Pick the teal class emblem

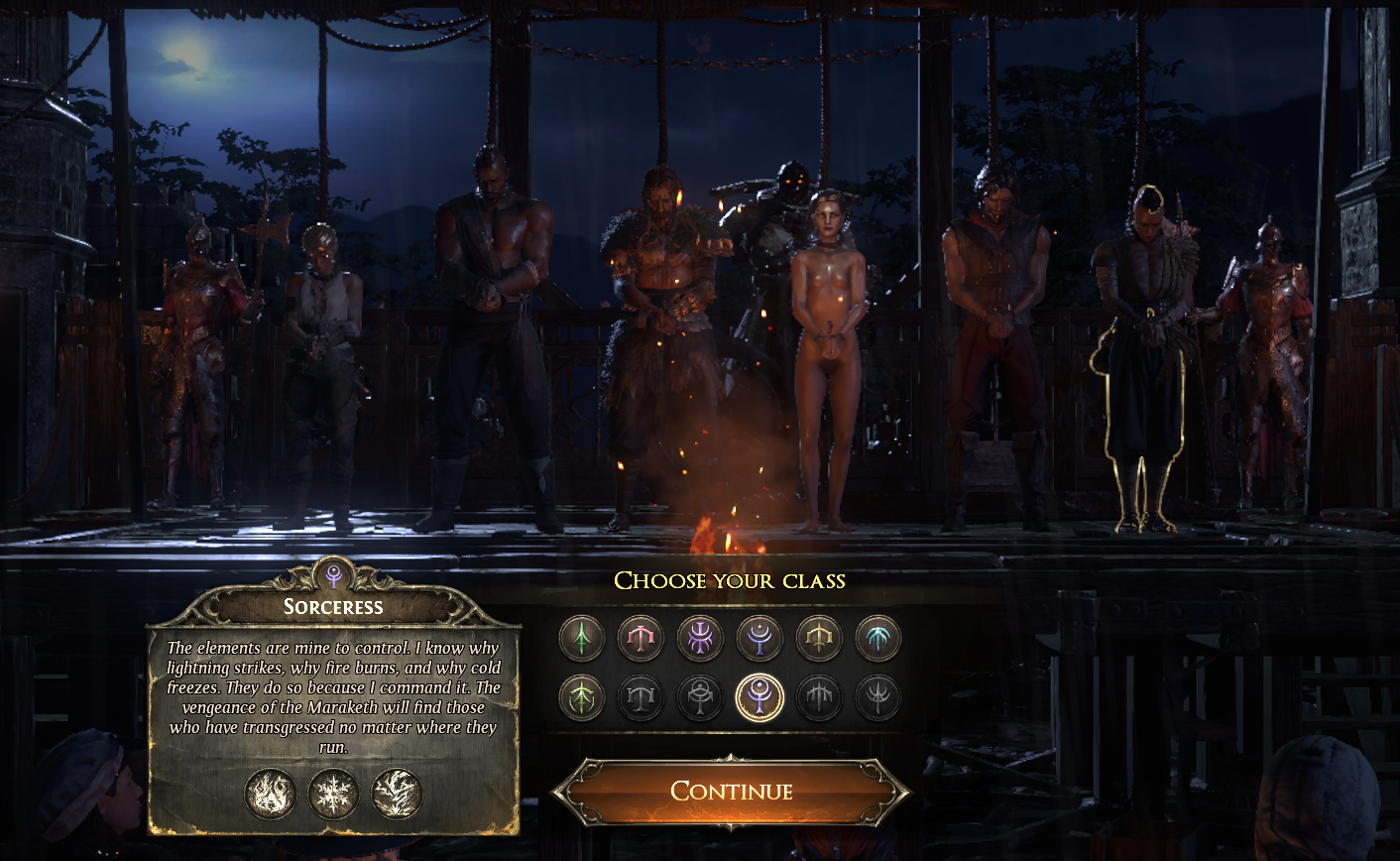pyautogui.click(x=878, y=638)
